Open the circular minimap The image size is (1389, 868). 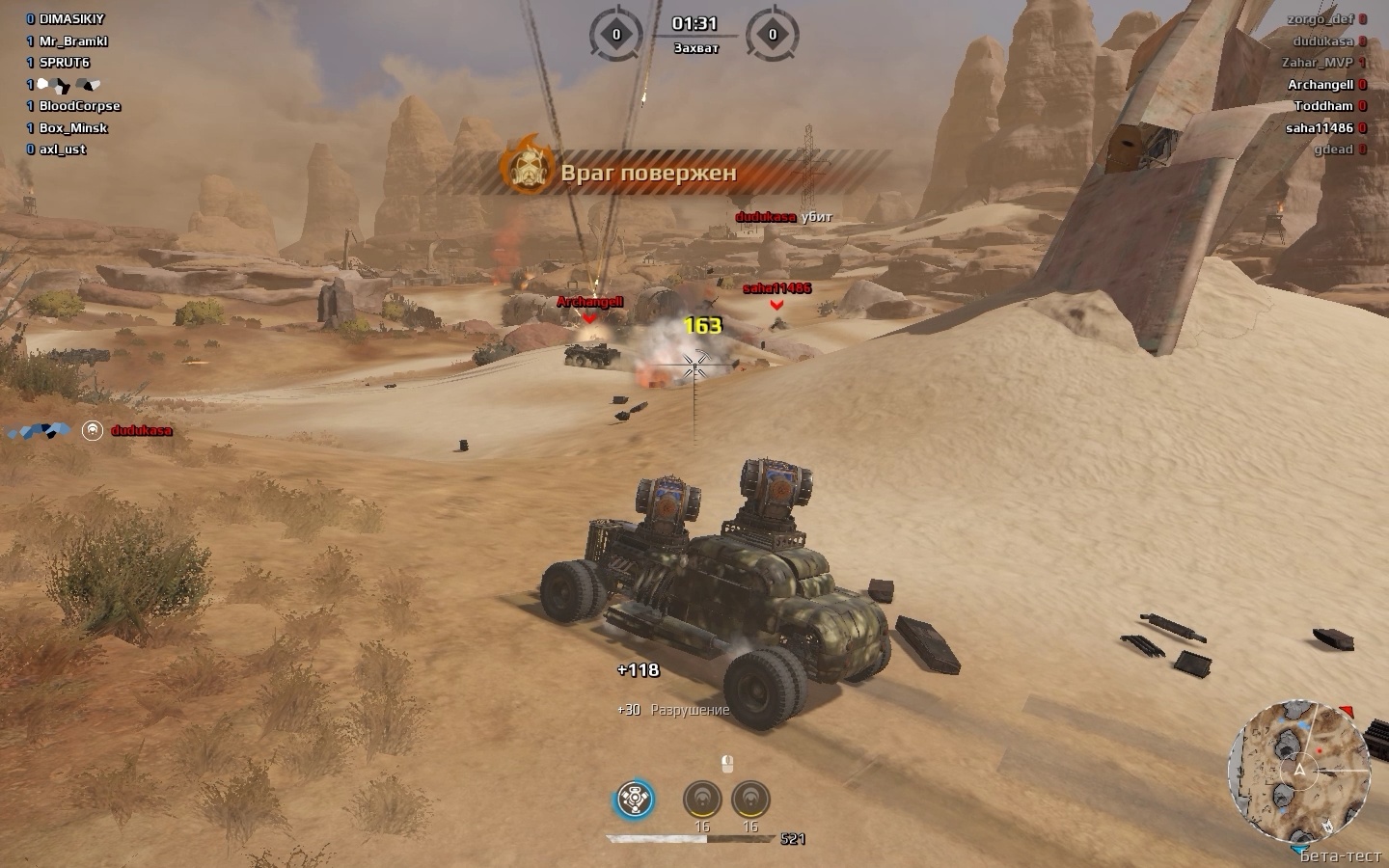click(1298, 770)
